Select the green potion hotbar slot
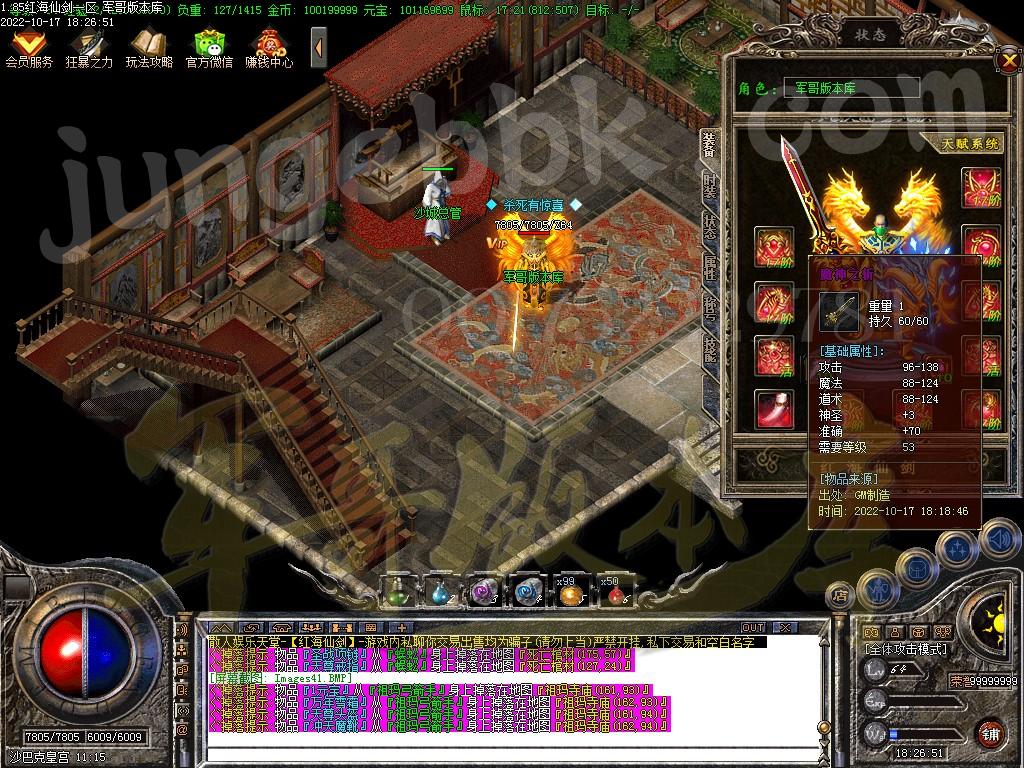Screen dimensions: 1024x768 (397, 592)
